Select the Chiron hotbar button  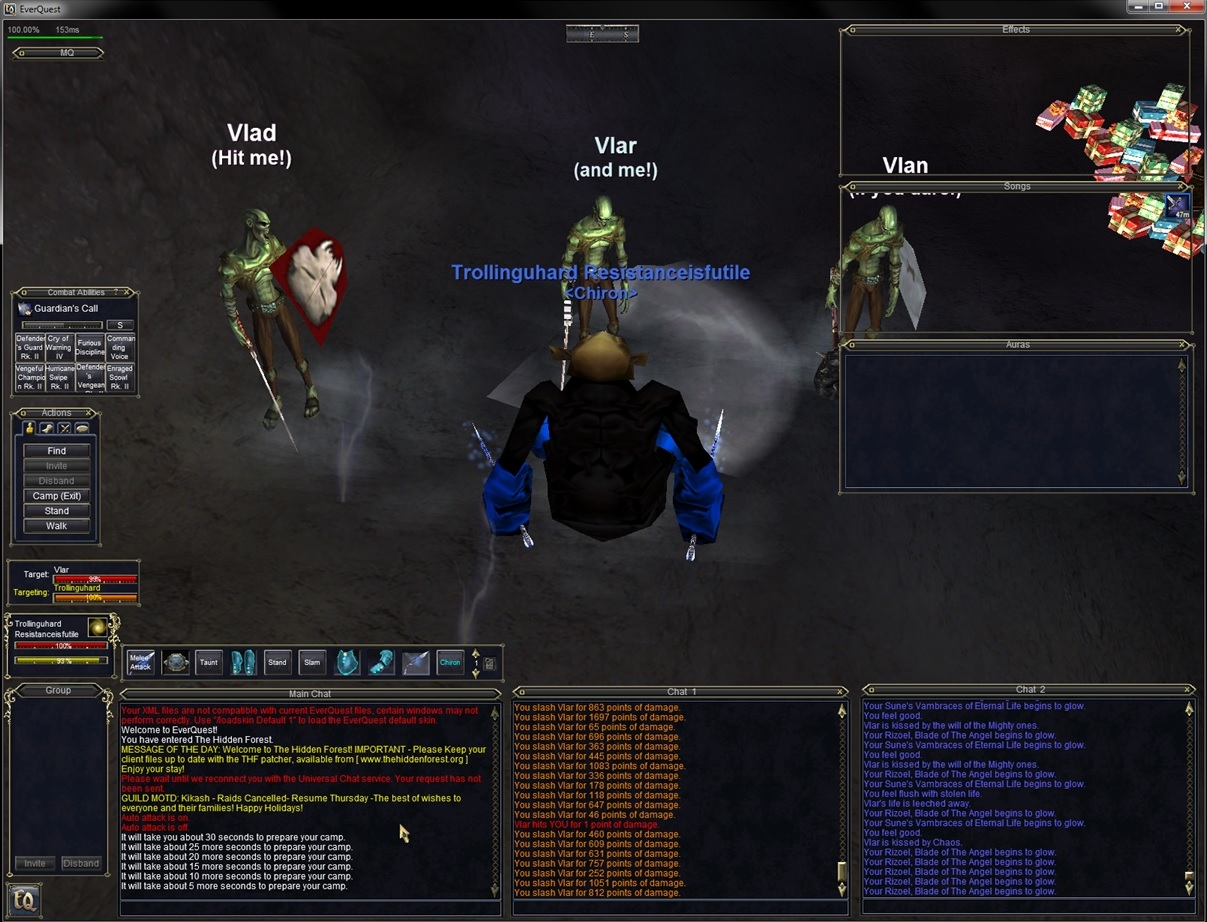450,662
